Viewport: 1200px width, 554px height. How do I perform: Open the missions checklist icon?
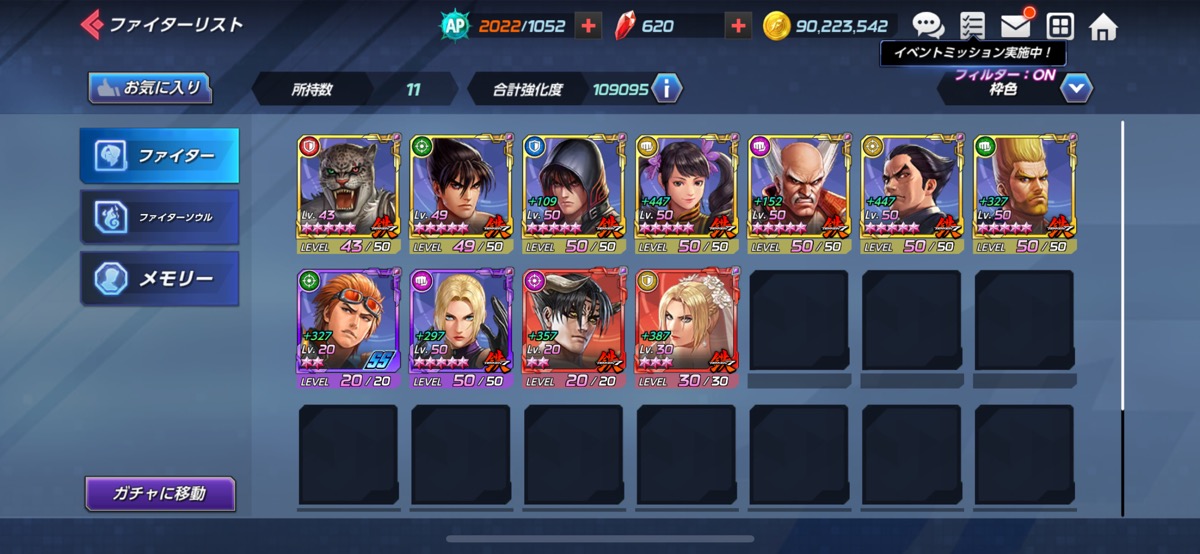(x=971, y=26)
